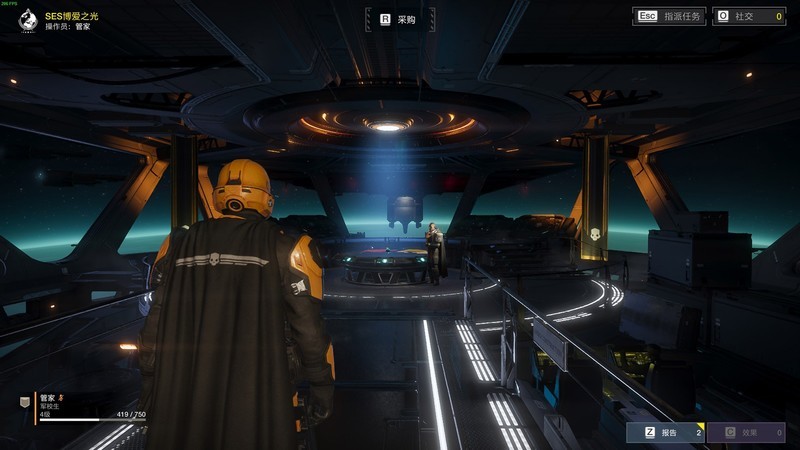The image size is (800, 450).
Task: Open the 社交 social panel
Action: click(x=748, y=16)
